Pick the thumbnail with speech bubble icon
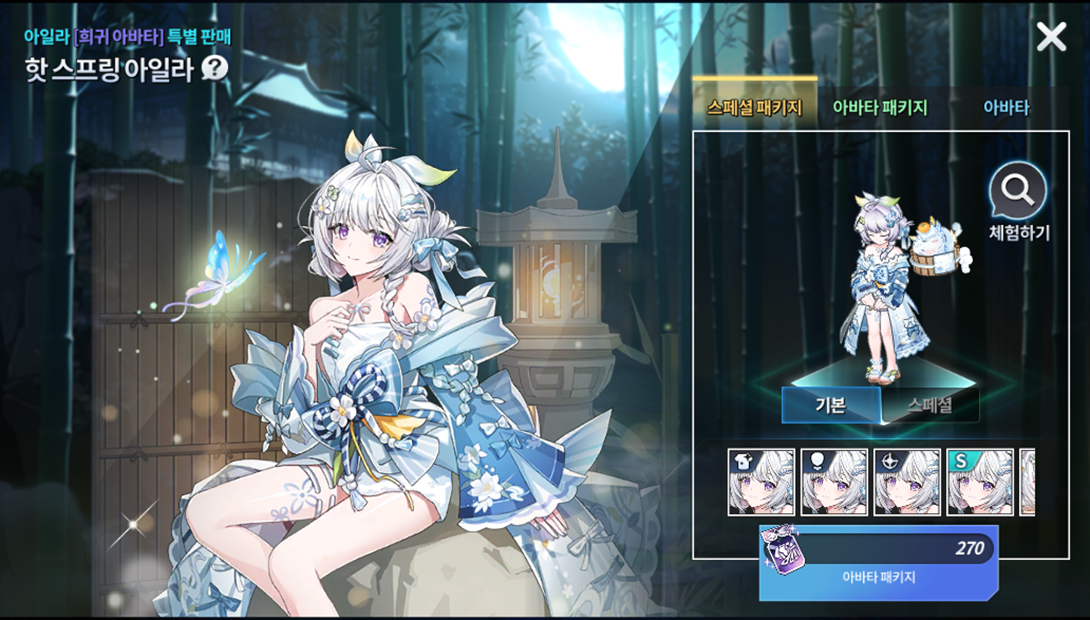 [x=834, y=482]
